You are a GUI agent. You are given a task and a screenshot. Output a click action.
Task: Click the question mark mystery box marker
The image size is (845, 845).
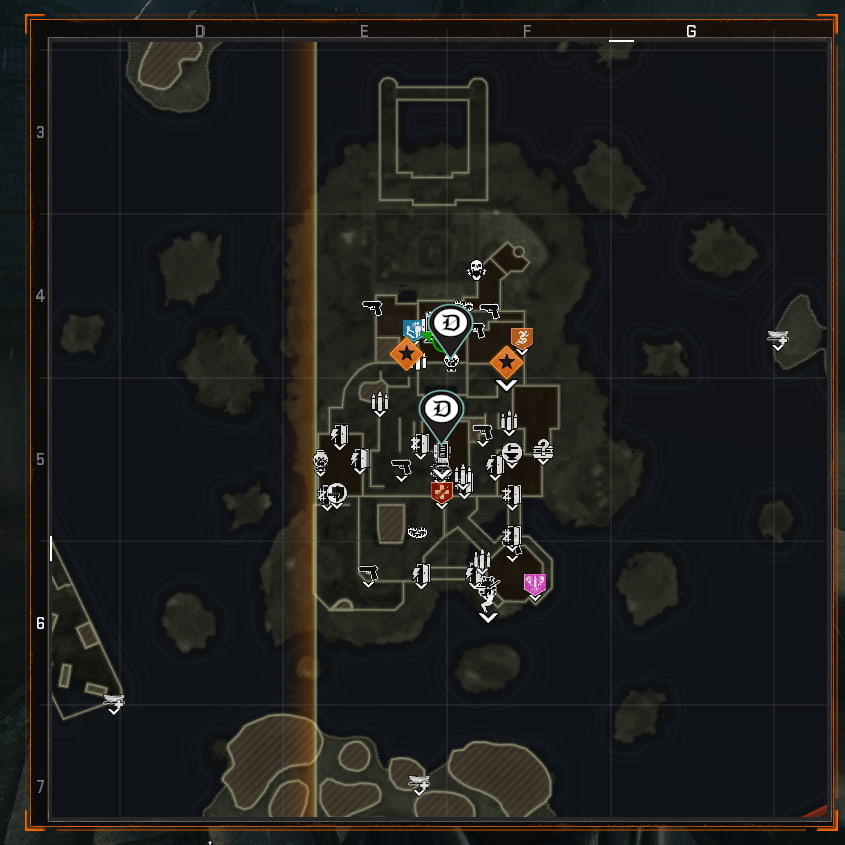[x=543, y=449]
